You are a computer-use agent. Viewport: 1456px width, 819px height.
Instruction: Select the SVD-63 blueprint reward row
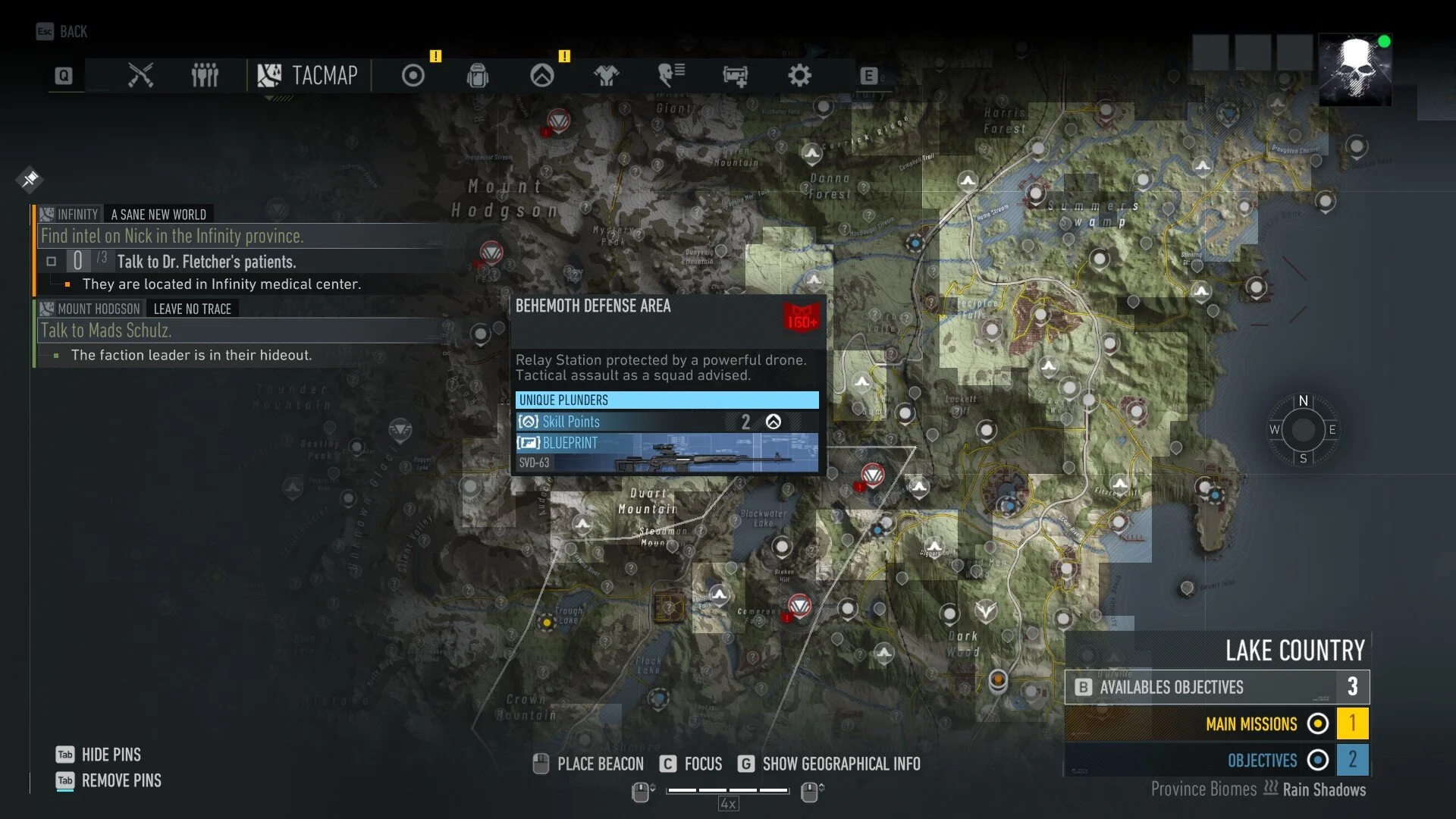[667, 453]
